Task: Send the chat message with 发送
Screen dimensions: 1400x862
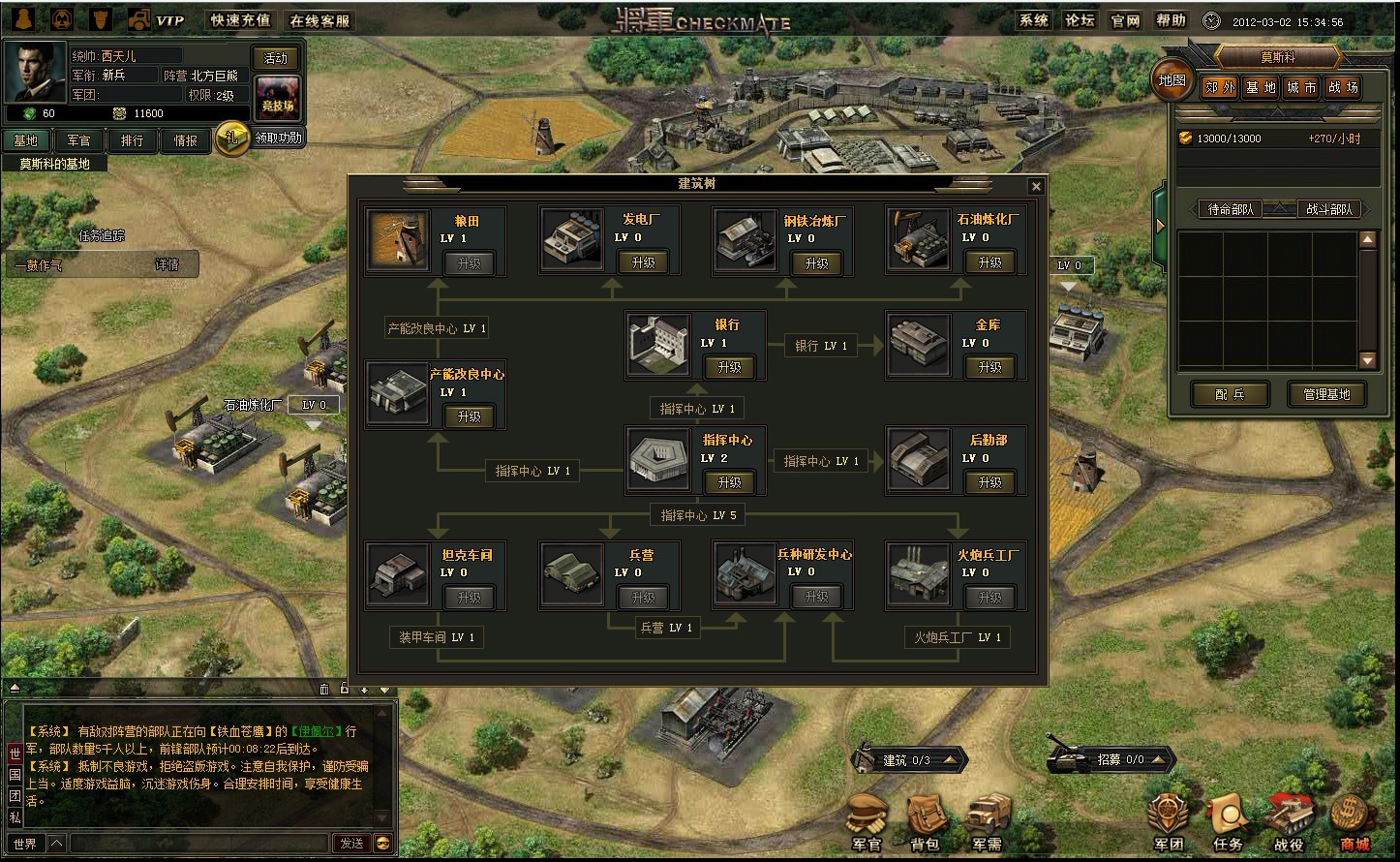Action: [x=350, y=844]
